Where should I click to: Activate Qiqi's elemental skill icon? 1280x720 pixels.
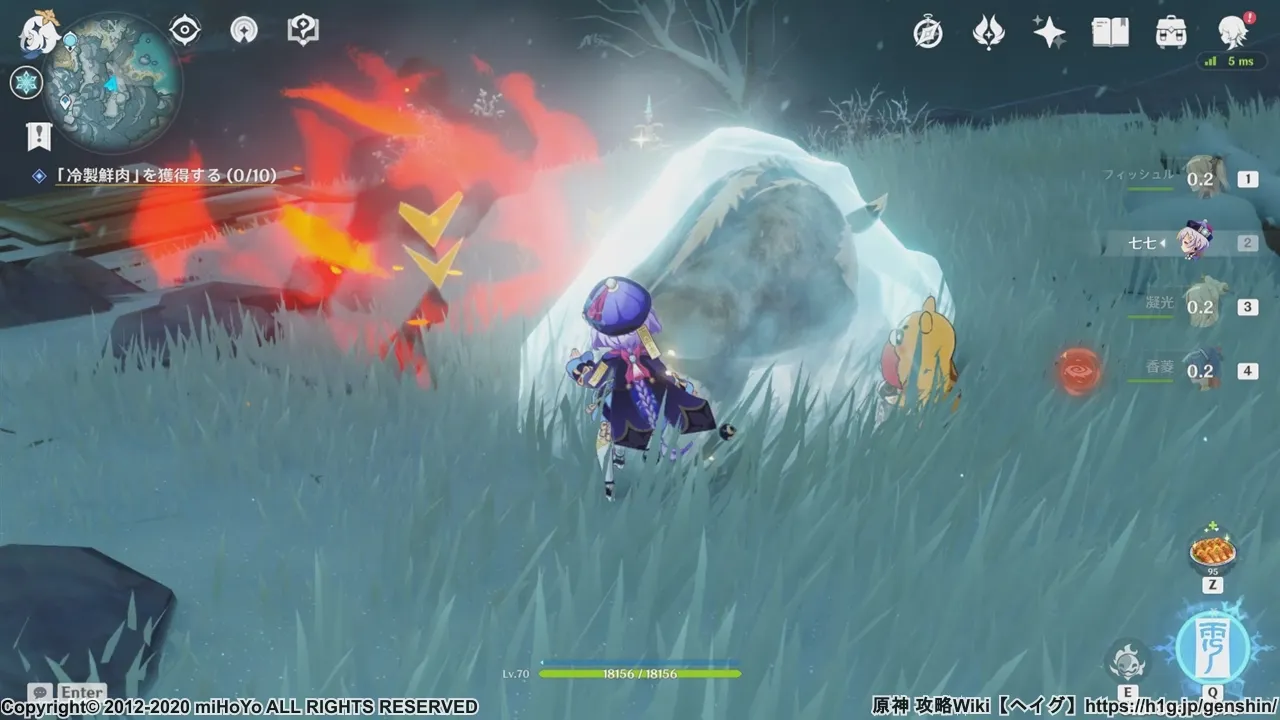click(1127, 660)
